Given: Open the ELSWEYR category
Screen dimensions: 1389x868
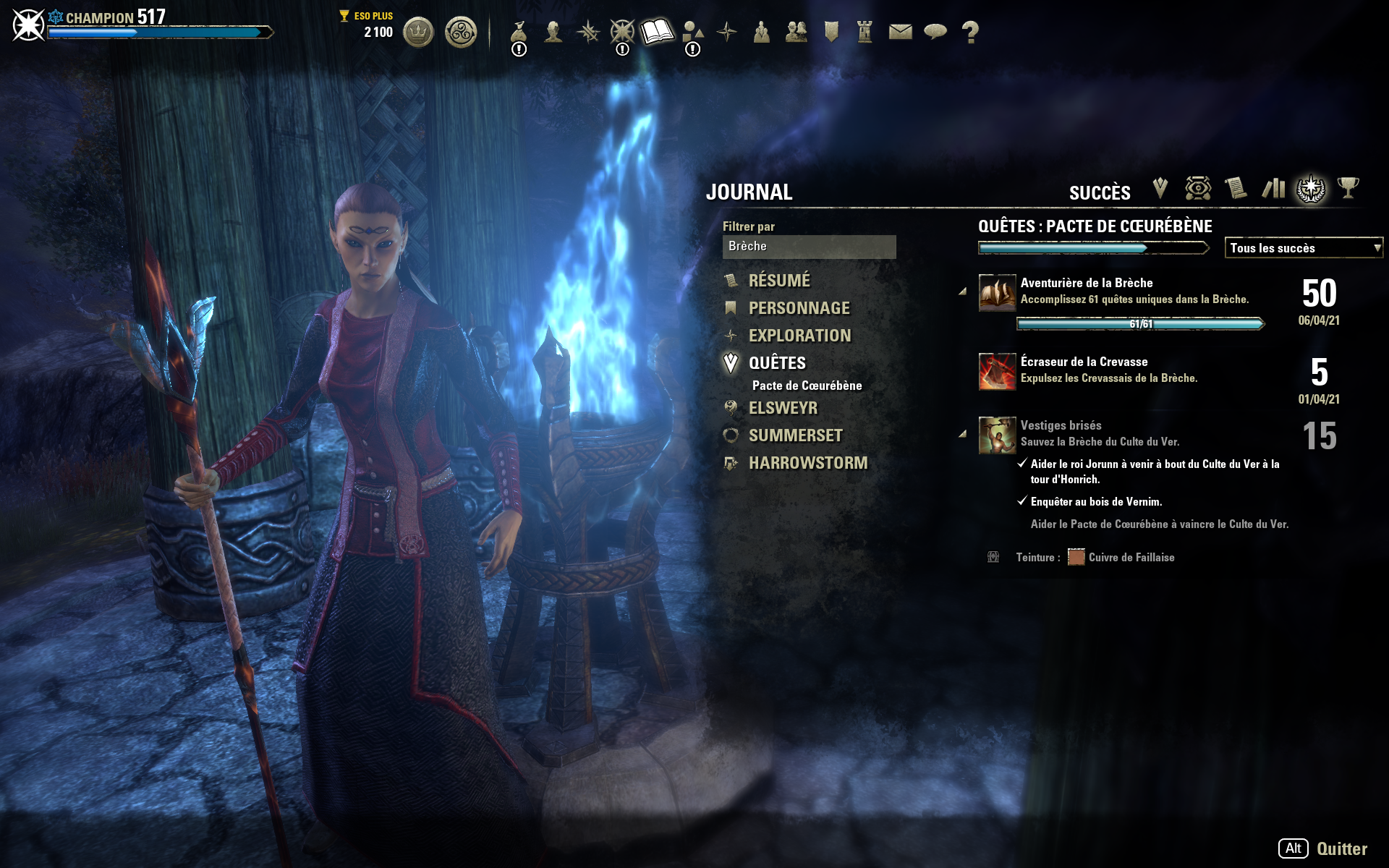Looking at the screenshot, I should [x=783, y=408].
